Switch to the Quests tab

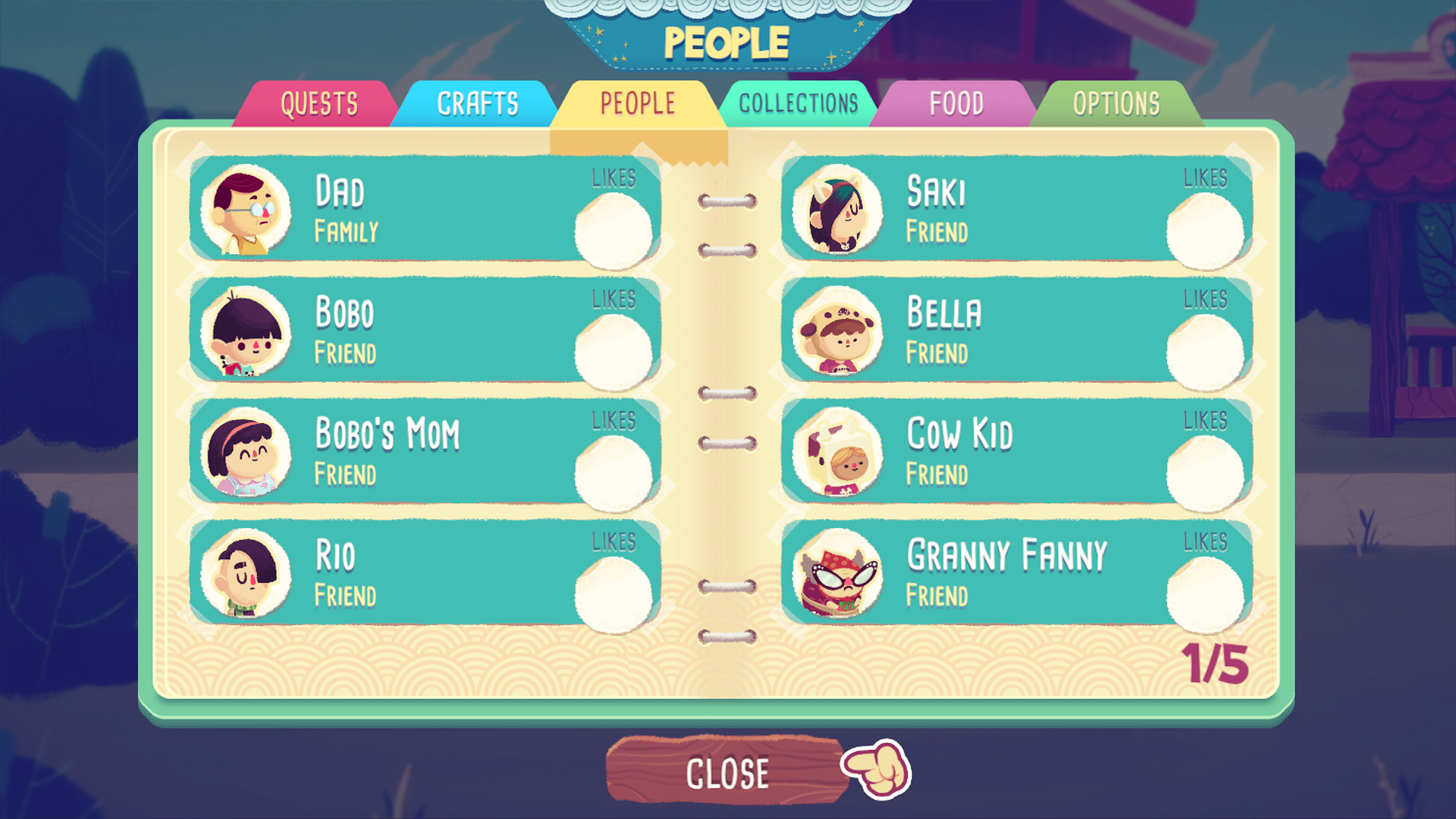(x=318, y=103)
